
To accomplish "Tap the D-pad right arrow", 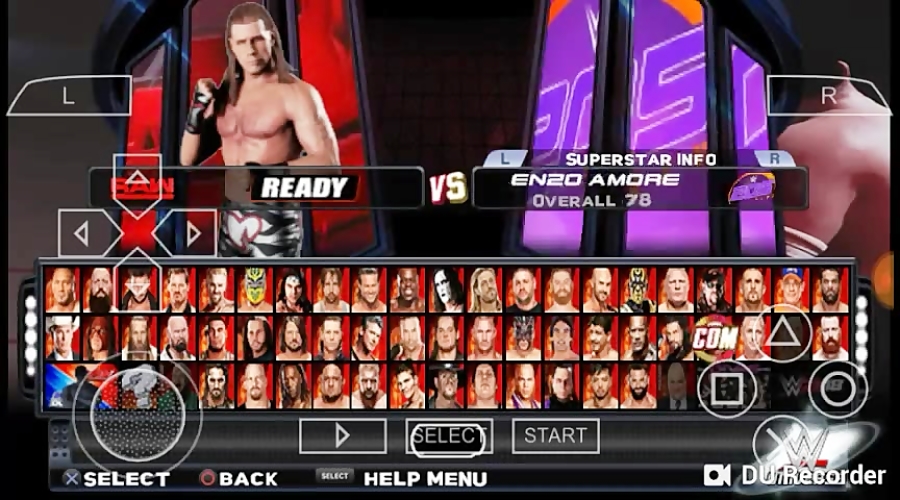I will [193, 234].
